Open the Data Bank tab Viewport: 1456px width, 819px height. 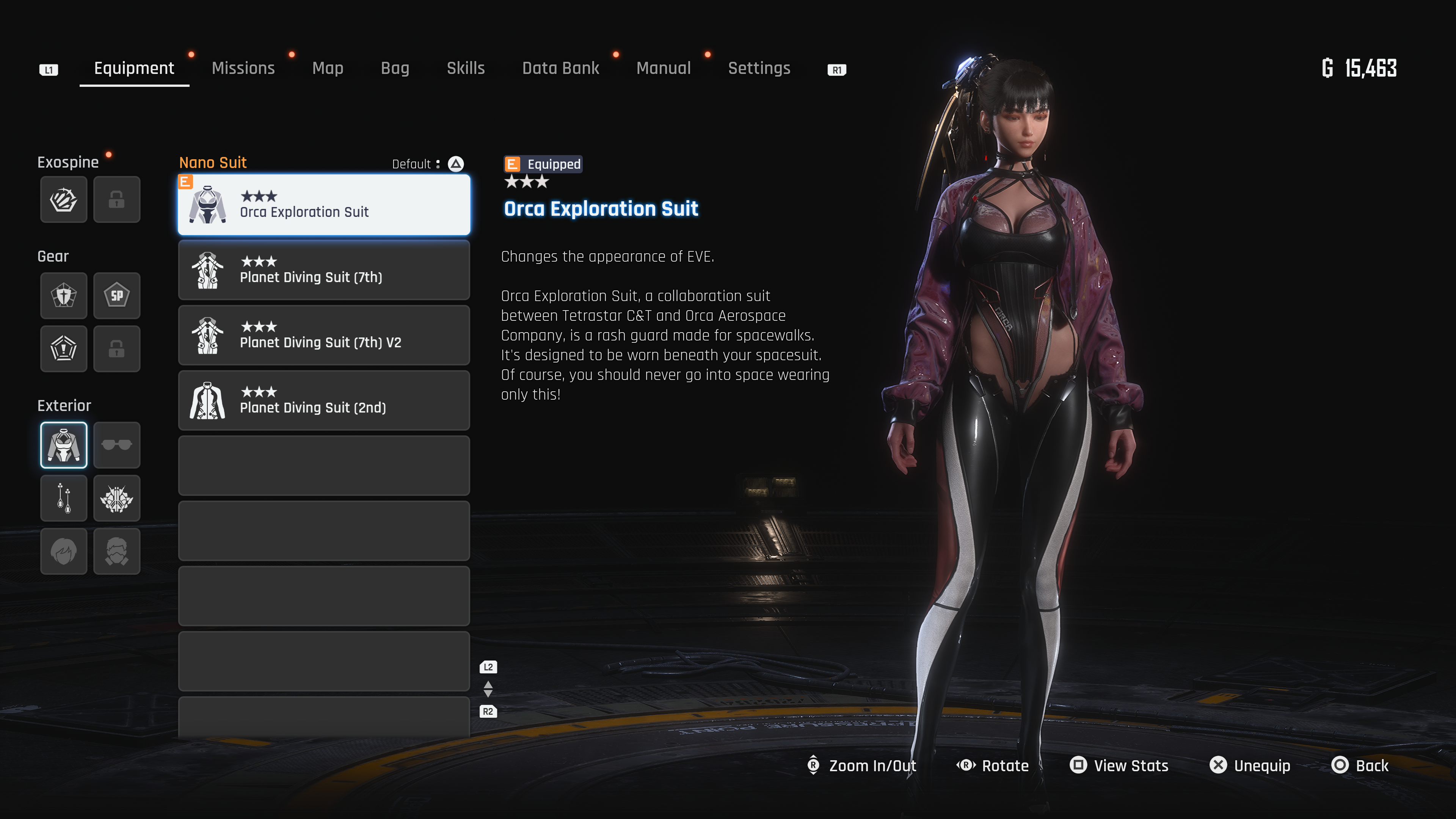point(560,68)
